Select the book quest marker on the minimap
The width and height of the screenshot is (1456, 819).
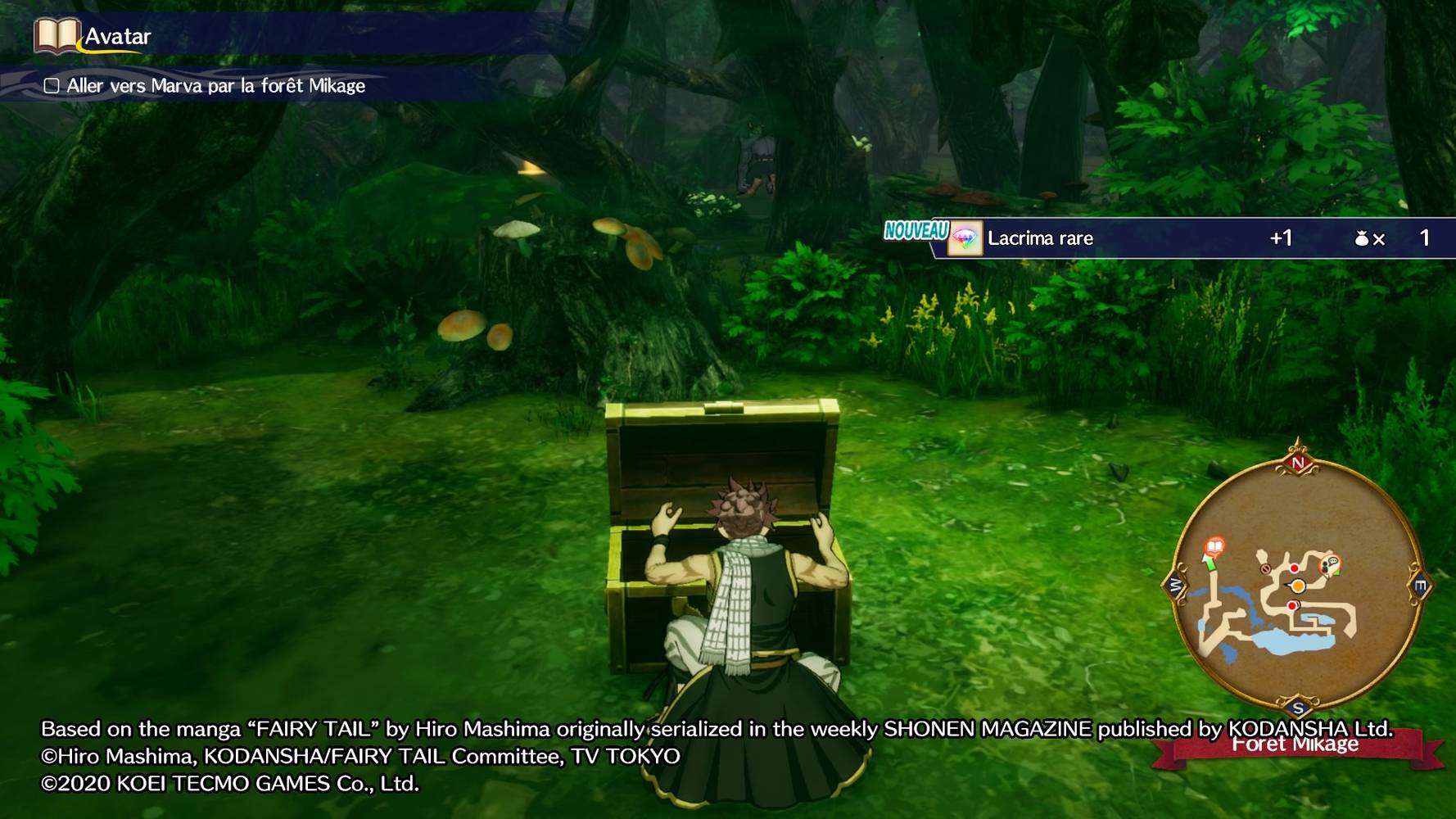click(x=1215, y=546)
